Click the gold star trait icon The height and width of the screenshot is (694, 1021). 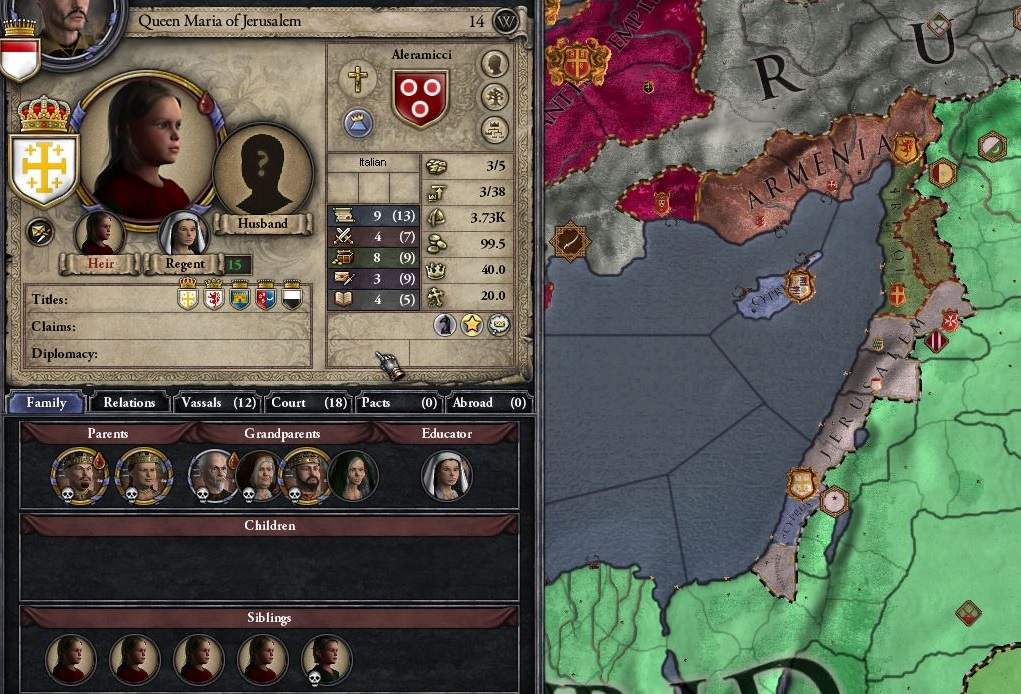pos(471,325)
